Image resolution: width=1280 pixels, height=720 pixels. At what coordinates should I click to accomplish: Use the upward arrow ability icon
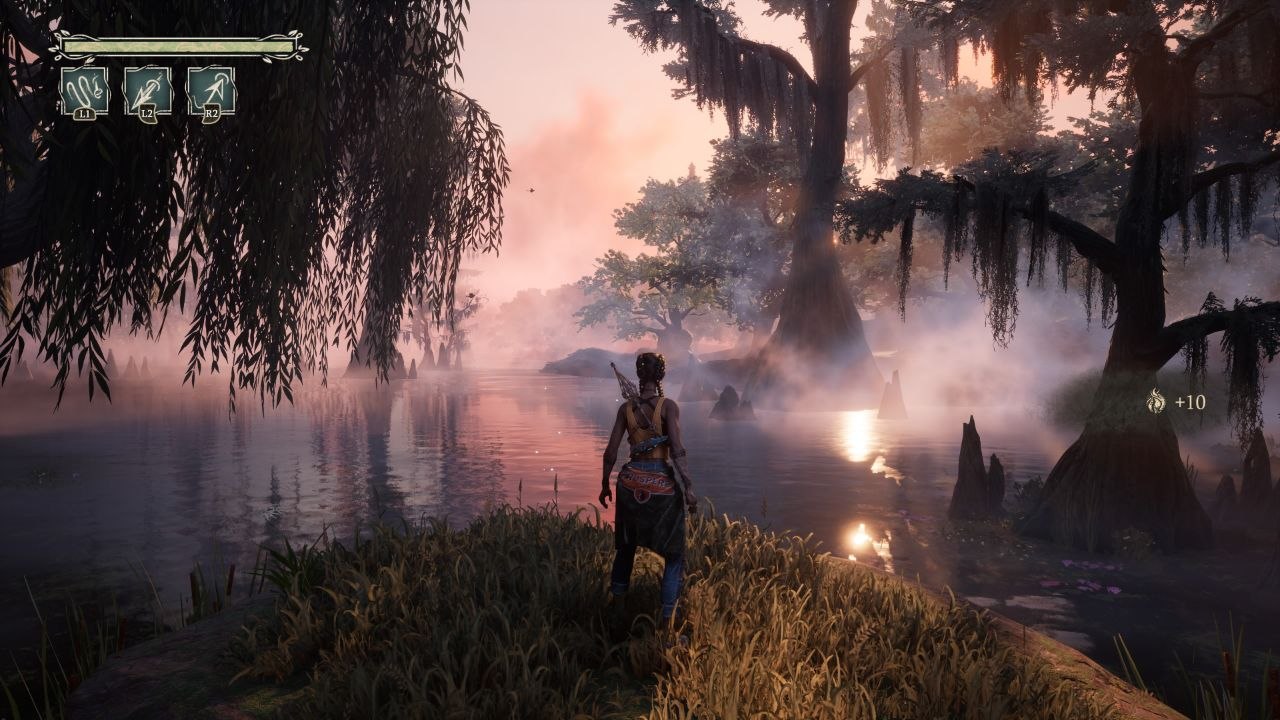point(211,91)
